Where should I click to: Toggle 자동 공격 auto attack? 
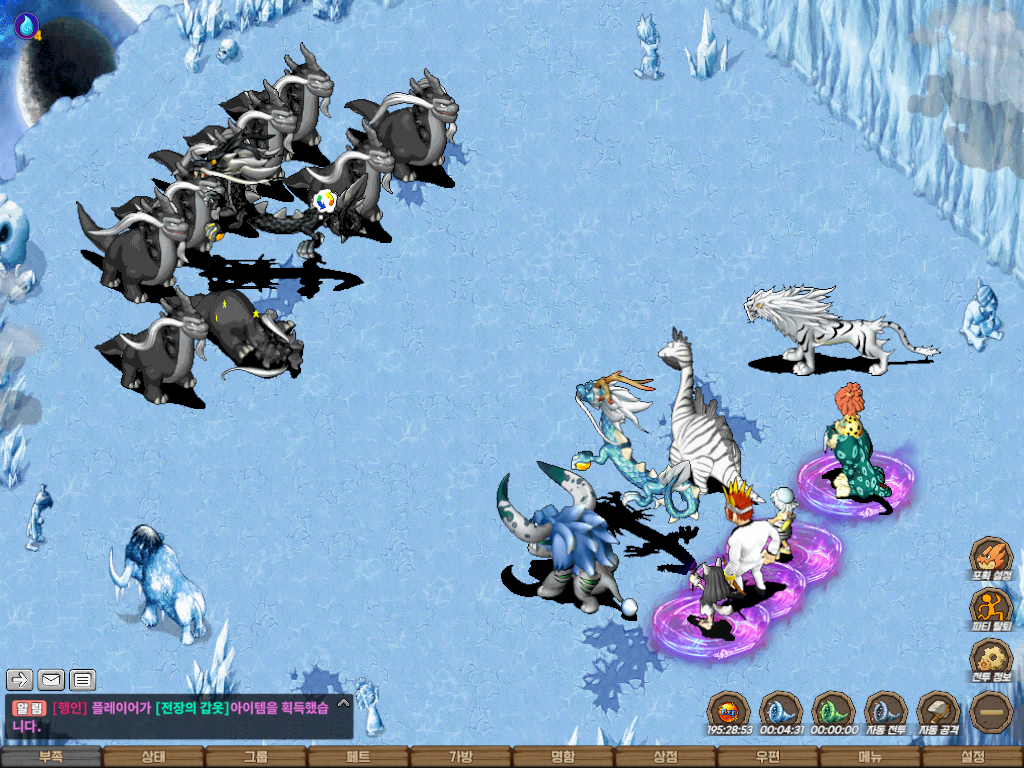938,712
